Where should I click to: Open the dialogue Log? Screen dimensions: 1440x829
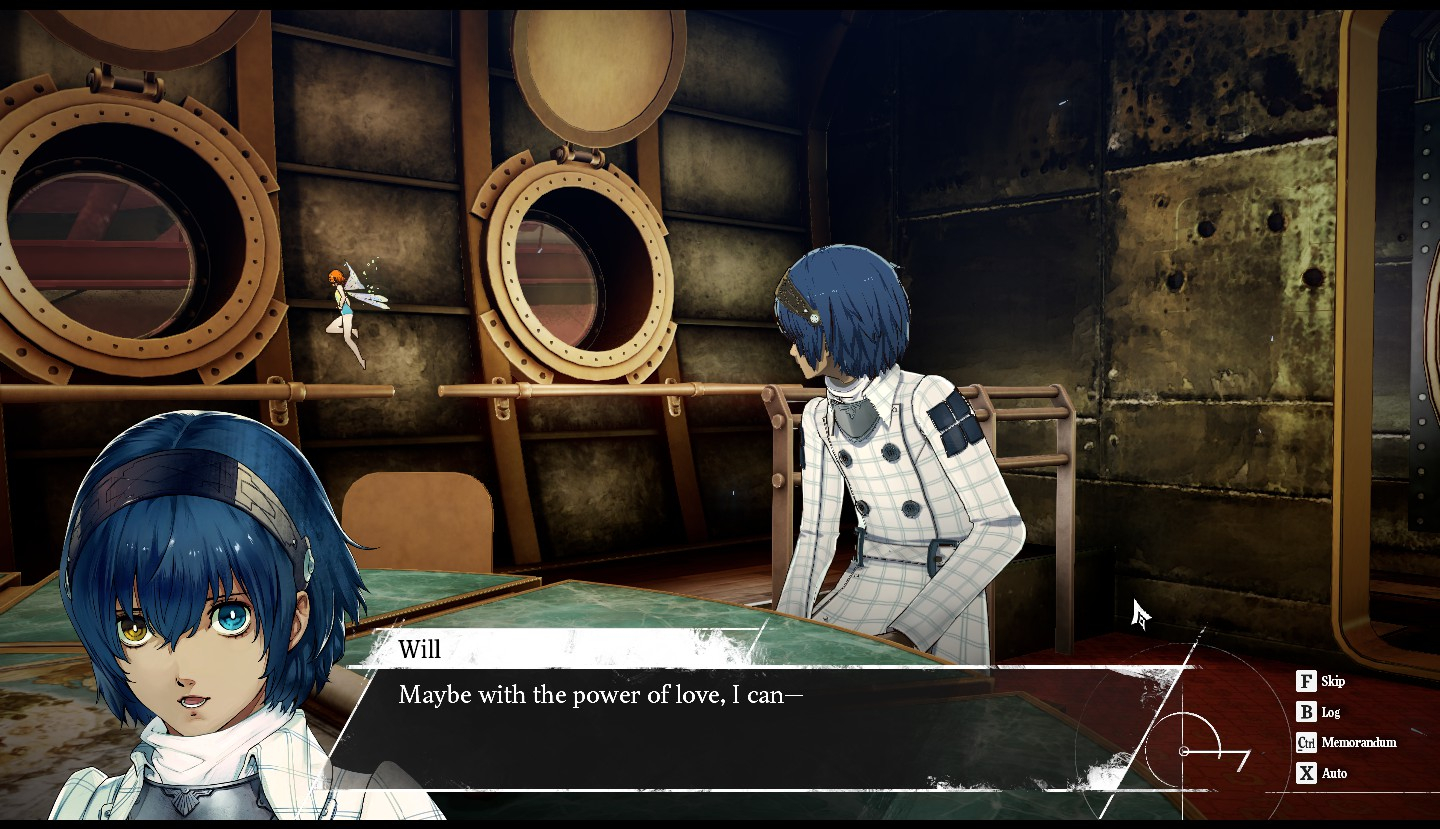(1319, 713)
